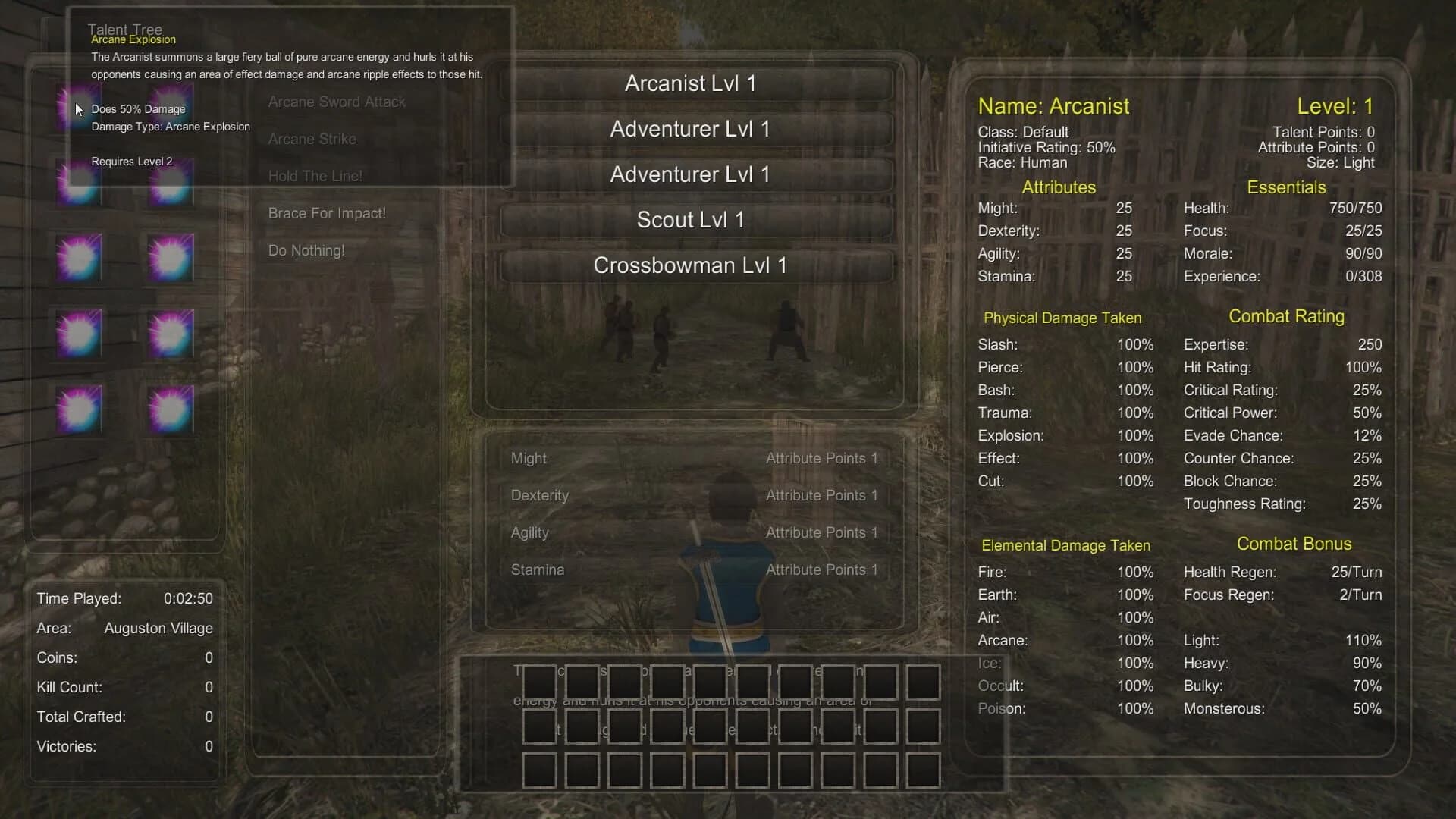Click the talent icon beside Arcane Sword Attack
Screen dimensions: 1456x819
pyautogui.click(x=169, y=108)
